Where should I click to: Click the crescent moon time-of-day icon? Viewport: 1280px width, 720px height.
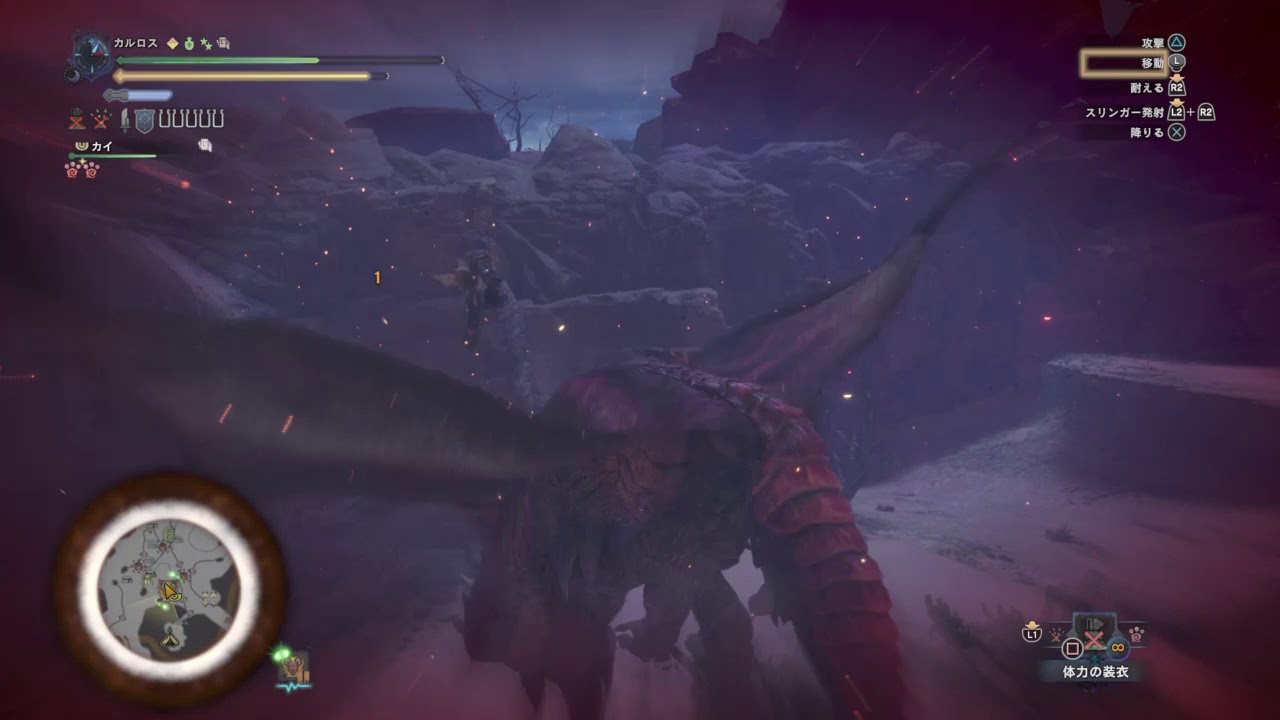[x=72, y=74]
